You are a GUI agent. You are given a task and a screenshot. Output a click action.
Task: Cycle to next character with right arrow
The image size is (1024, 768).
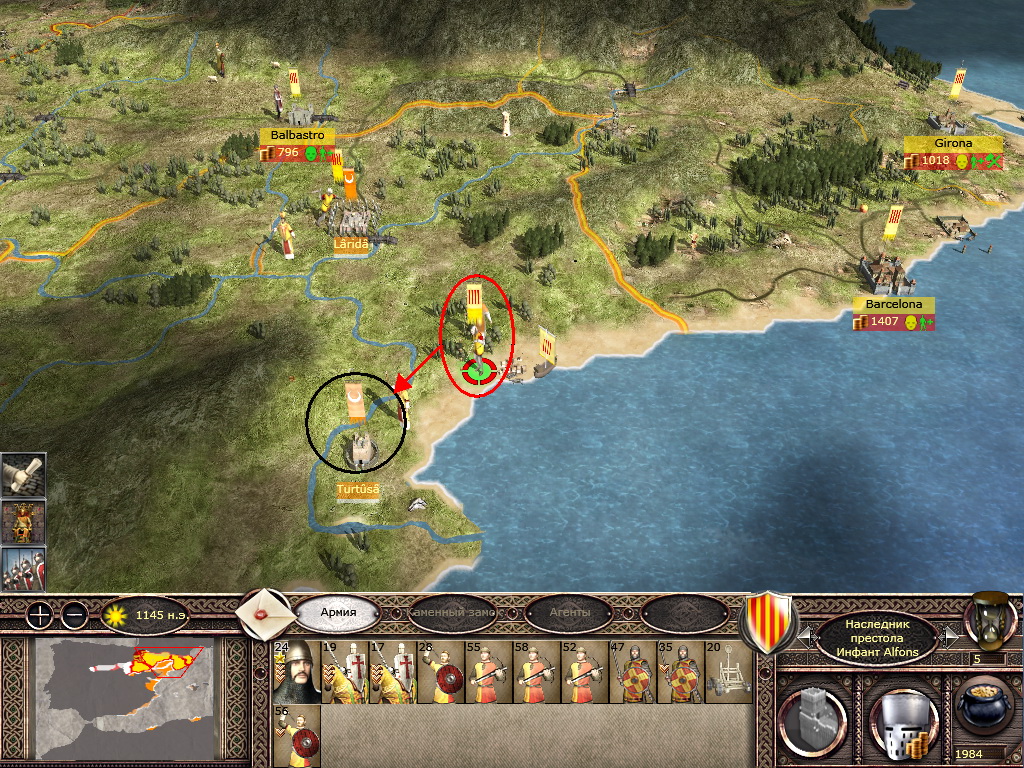(x=951, y=635)
